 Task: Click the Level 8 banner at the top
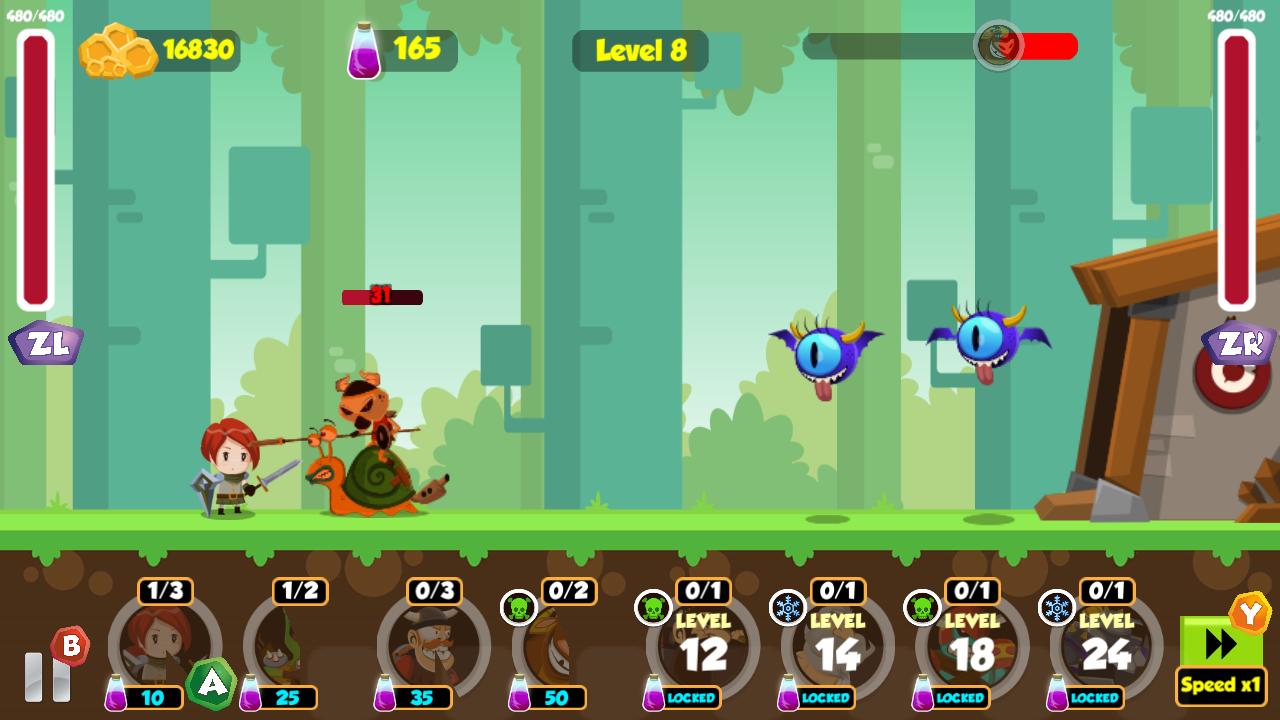(x=640, y=52)
